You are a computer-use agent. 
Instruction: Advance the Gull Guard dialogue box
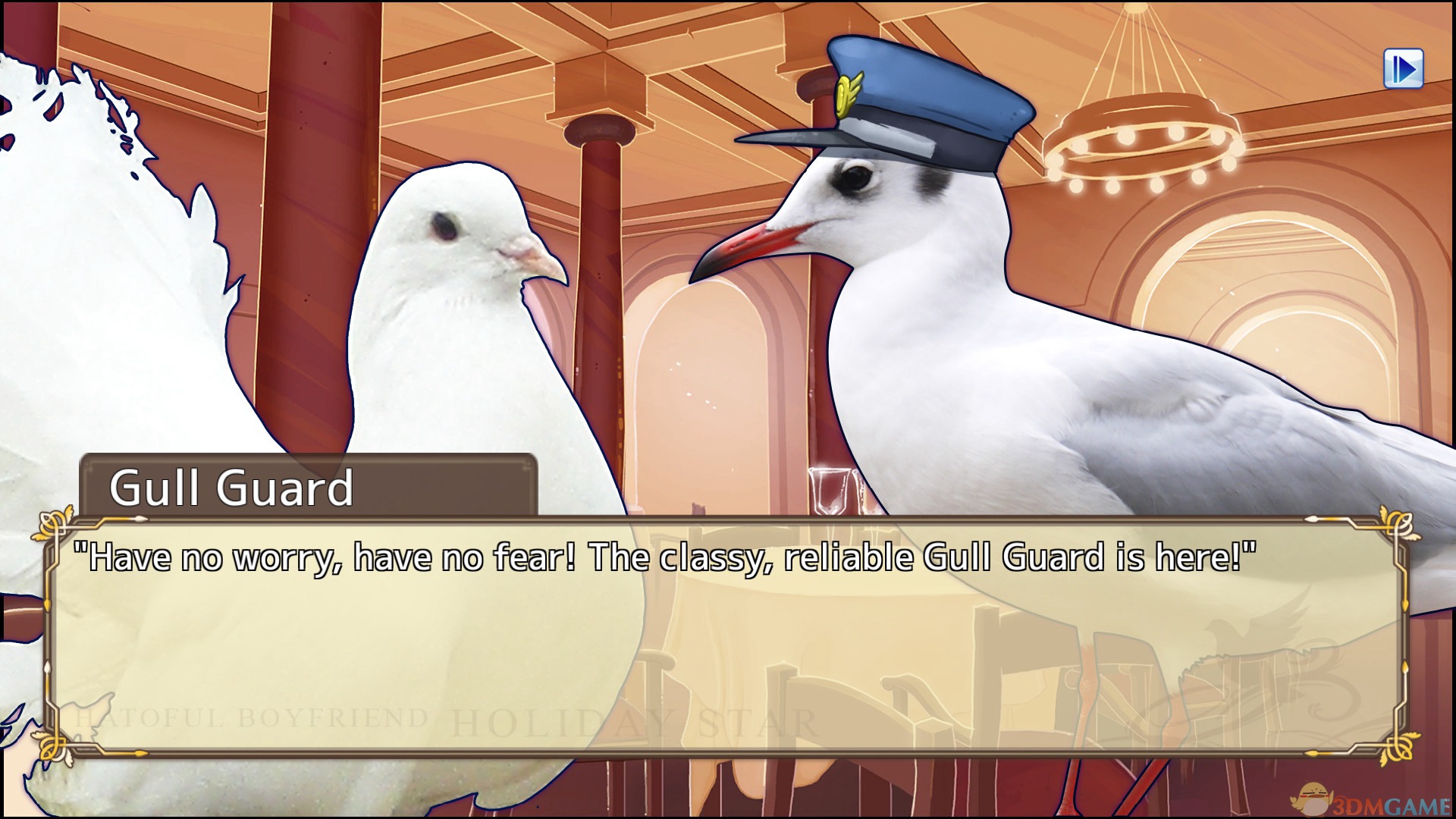click(726, 637)
